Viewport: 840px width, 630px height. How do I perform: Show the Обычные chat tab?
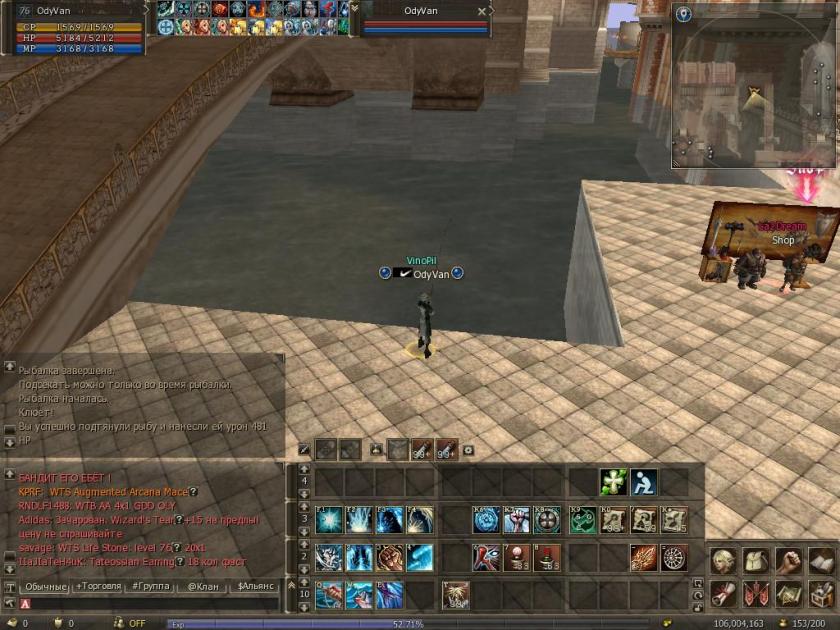(45, 586)
